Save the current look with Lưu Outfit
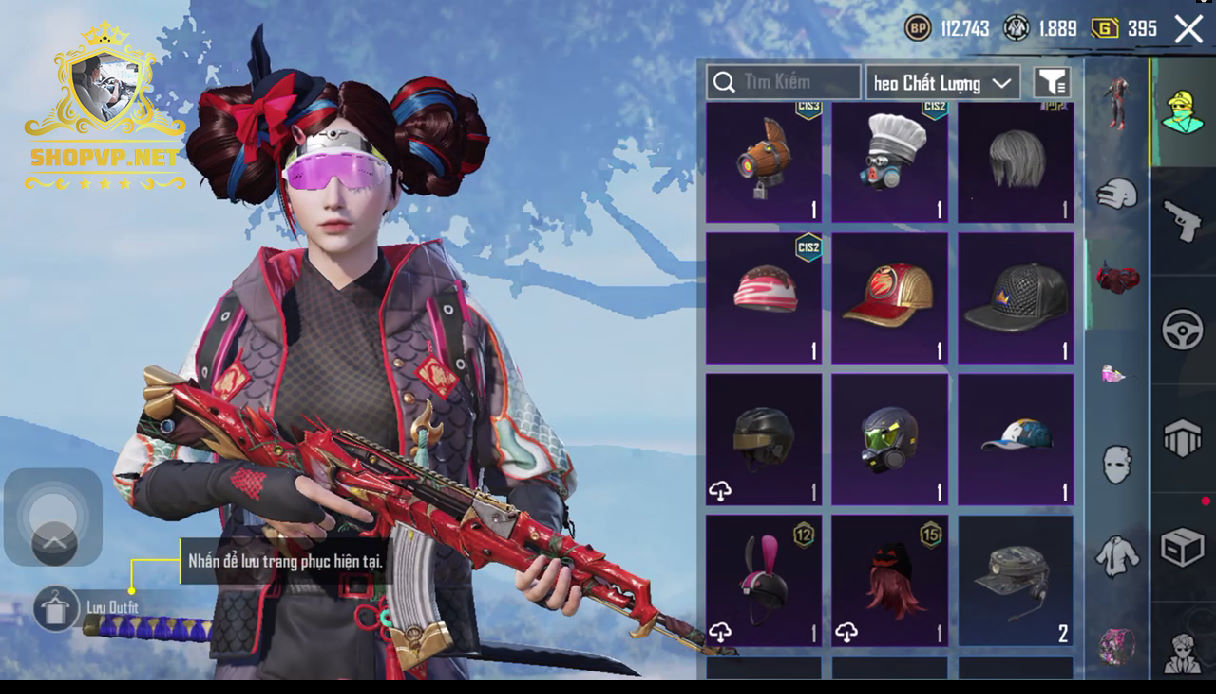 tap(56, 607)
